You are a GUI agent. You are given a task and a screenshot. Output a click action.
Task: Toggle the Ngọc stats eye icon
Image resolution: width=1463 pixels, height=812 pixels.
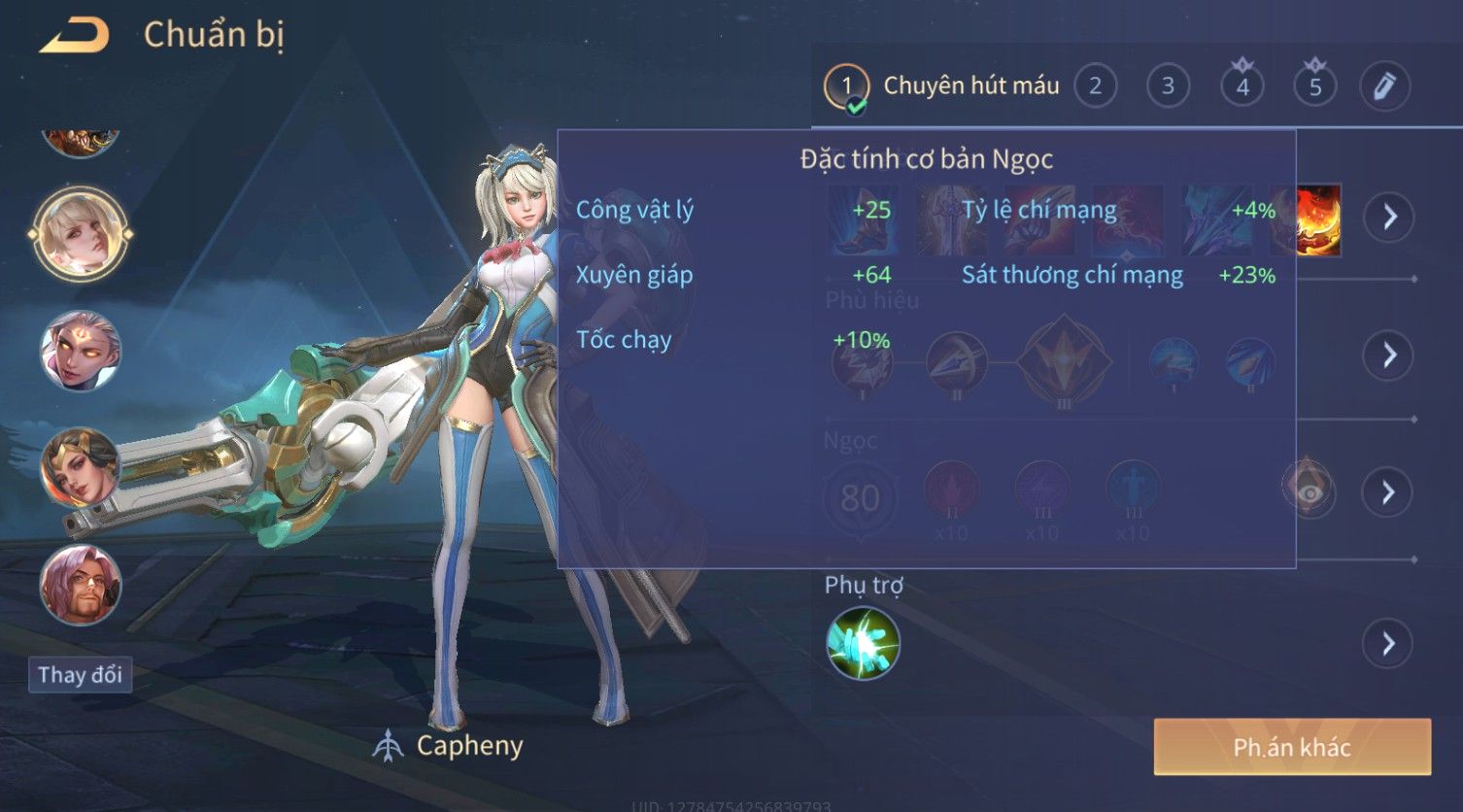click(x=1310, y=492)
